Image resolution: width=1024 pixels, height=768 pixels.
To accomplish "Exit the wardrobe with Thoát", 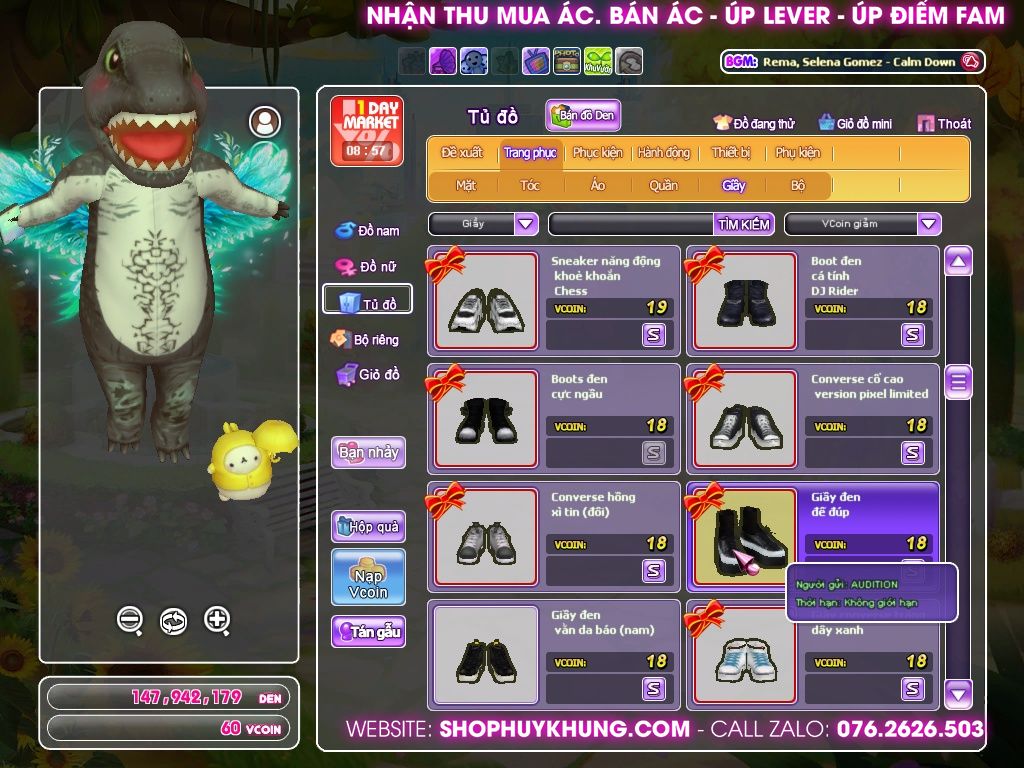I will tap(944, 124).
